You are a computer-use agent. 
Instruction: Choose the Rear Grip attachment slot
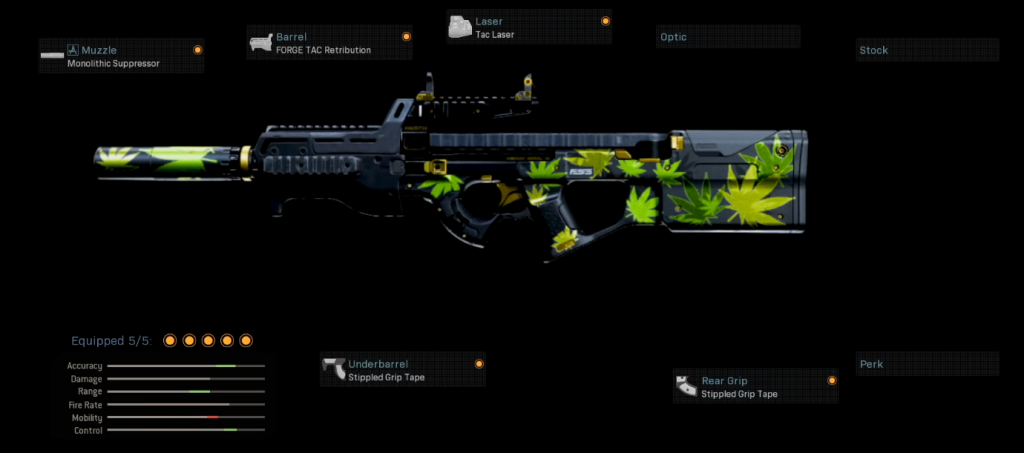pos(756,387)
